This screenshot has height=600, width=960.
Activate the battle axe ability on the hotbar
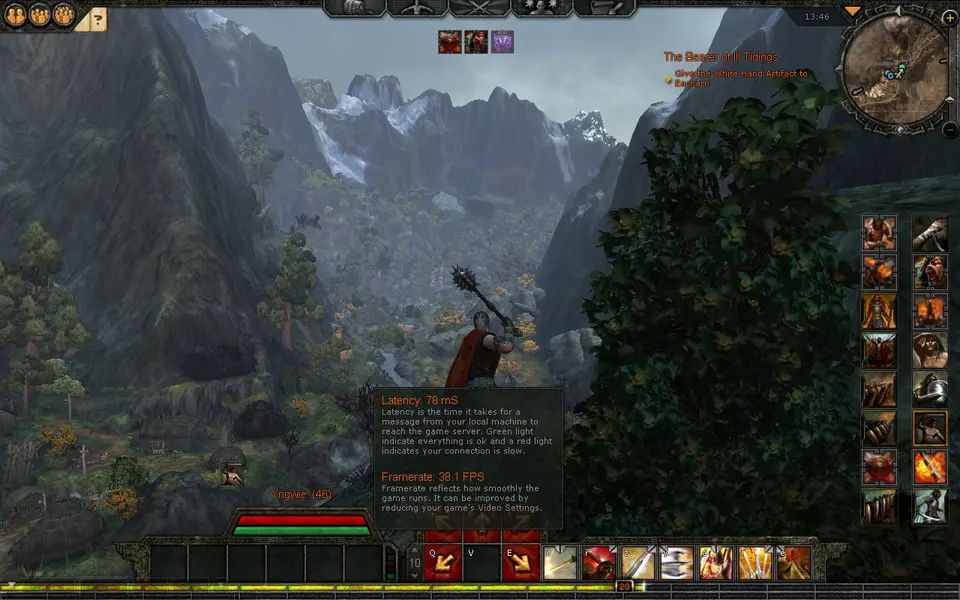point(677,563)
